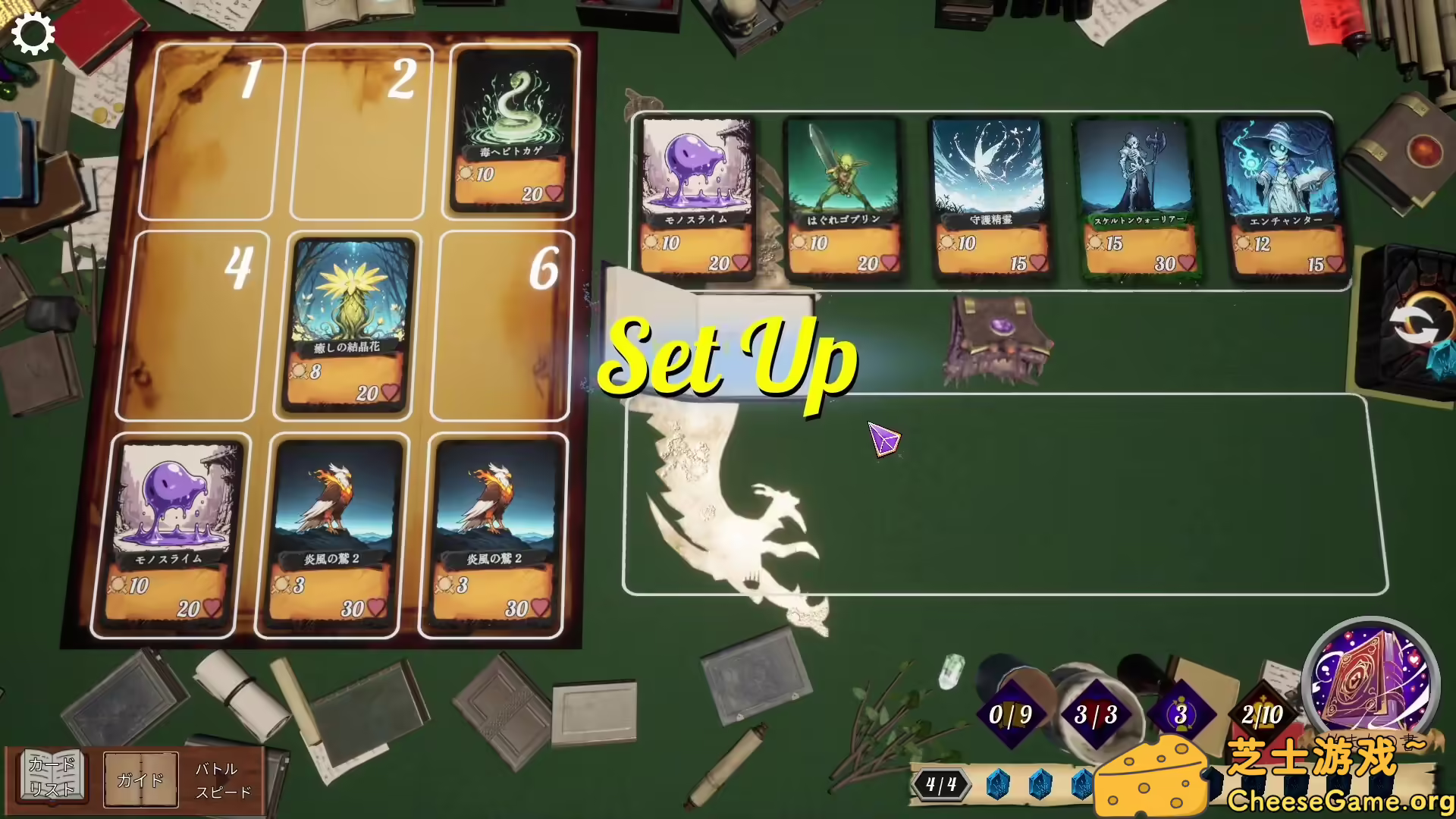Toggle the ガイド (guide) panel

pos(141,778)
